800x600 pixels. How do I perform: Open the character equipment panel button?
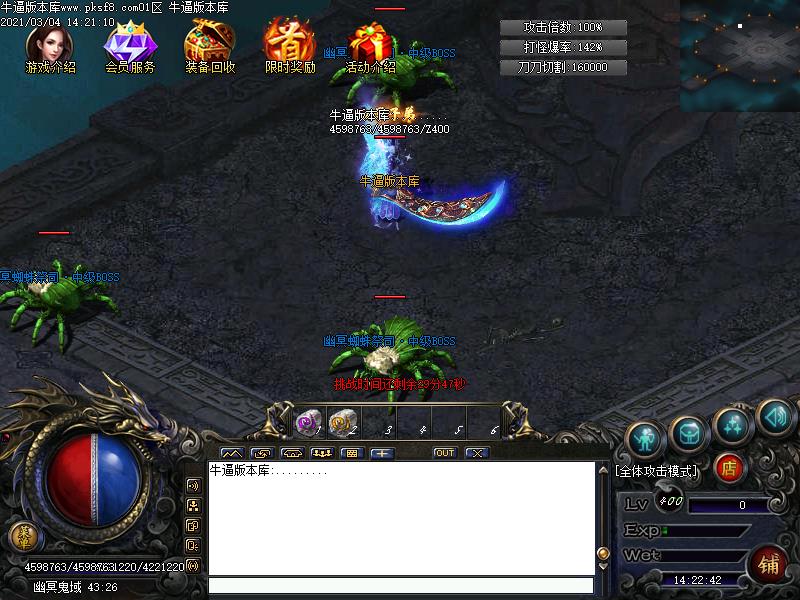pyautogui.click(x=647, y=437)
